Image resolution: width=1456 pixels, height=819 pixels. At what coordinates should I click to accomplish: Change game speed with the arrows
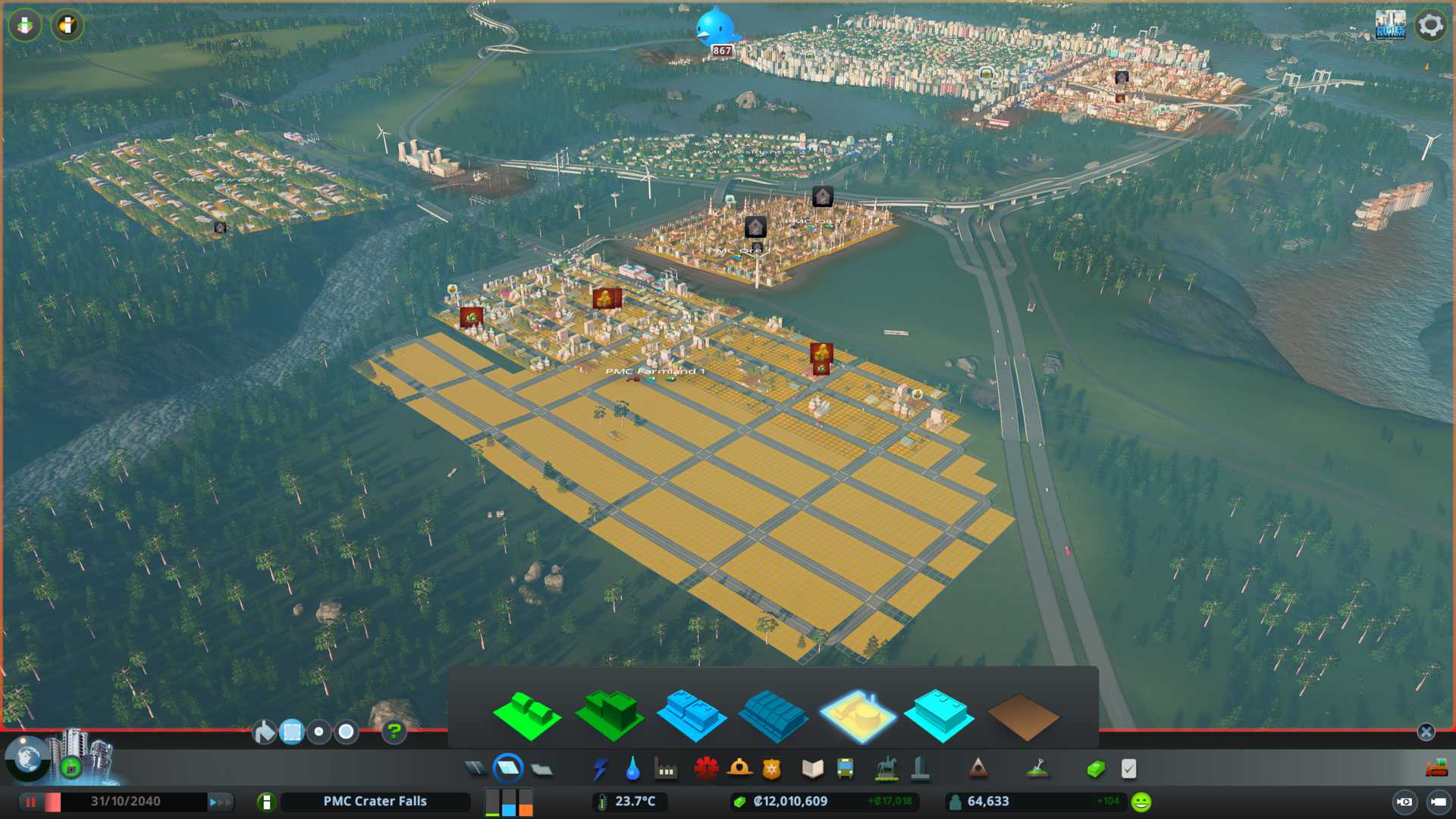coord(220,802)
